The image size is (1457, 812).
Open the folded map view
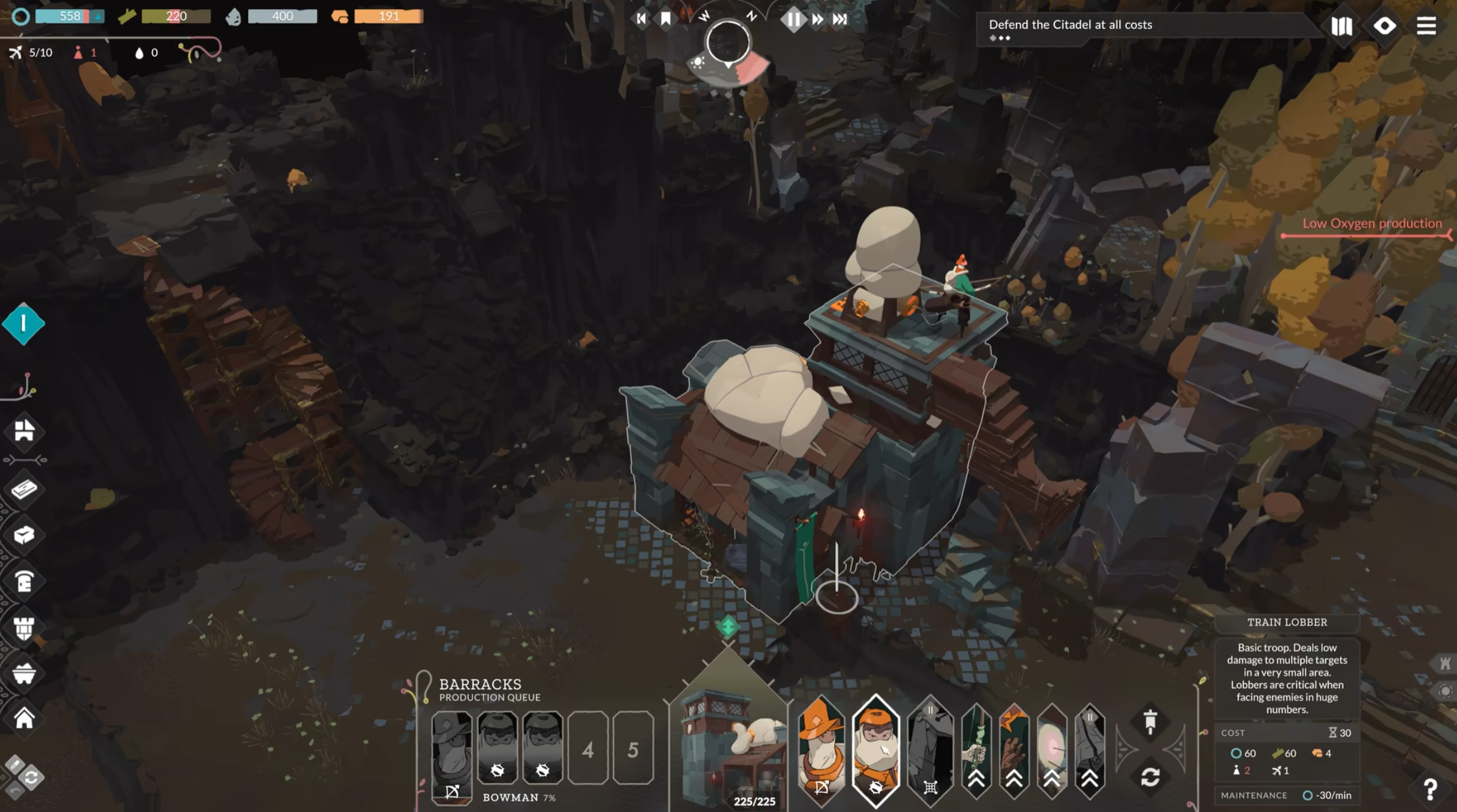(x=1341, y=26)
